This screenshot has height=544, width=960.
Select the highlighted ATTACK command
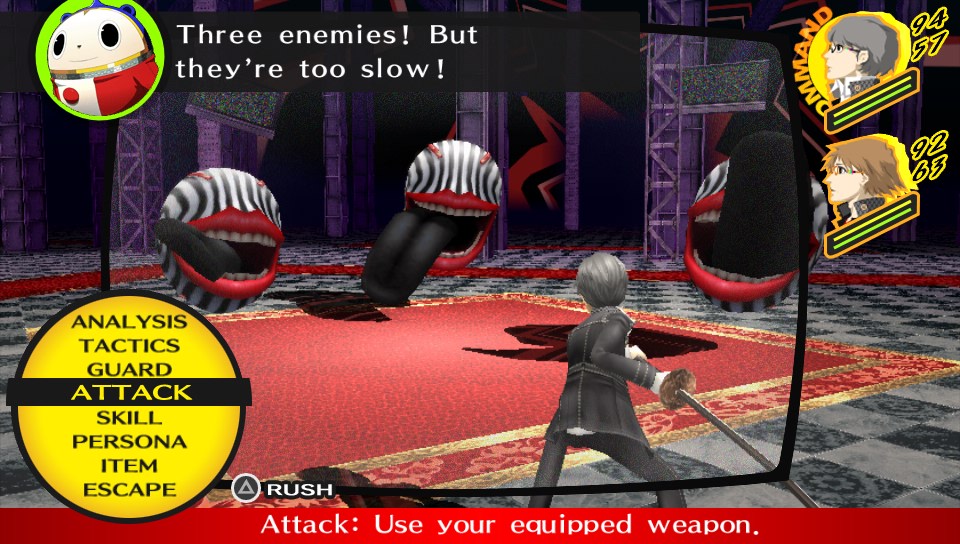[x=130, y=393]
